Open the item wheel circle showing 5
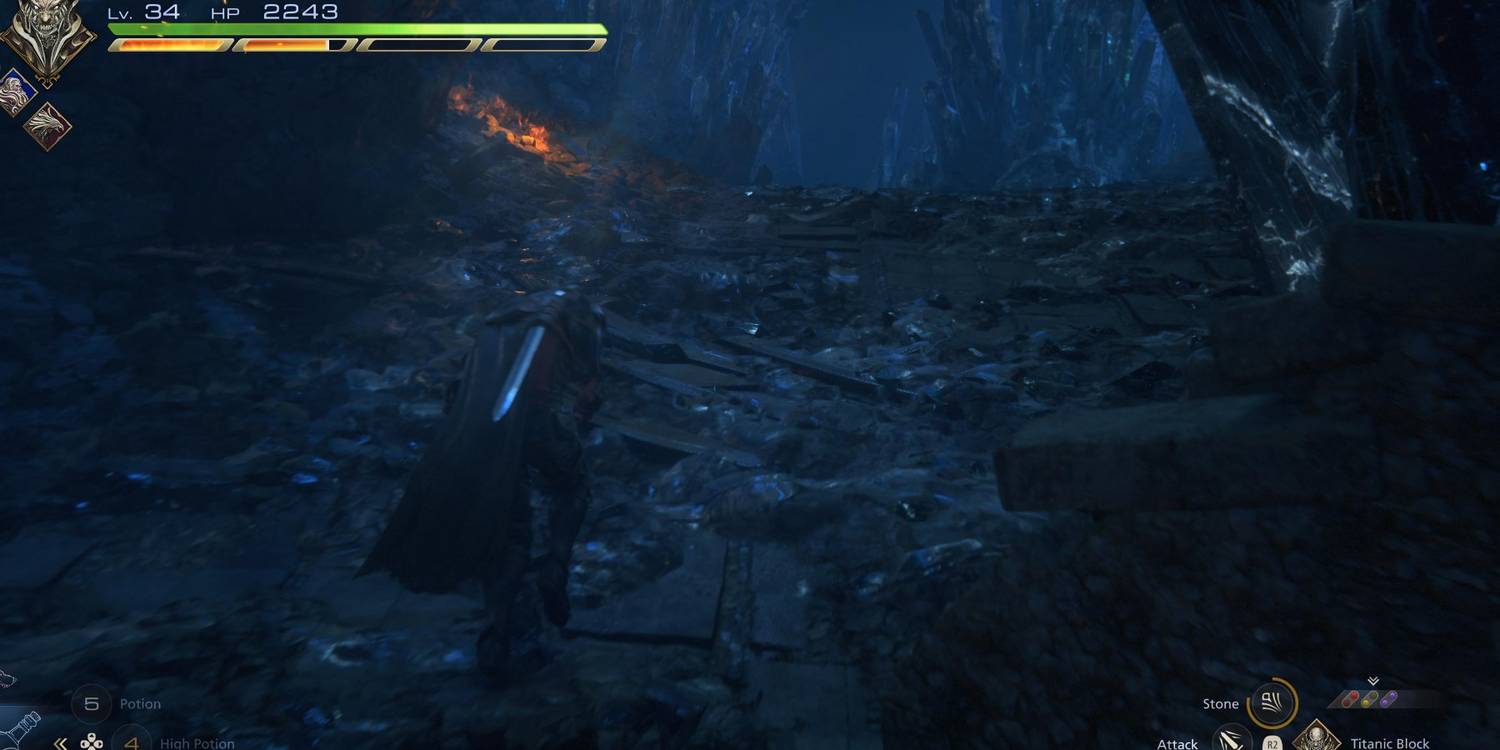1500x750 pixels. click(x=92, y=704)
